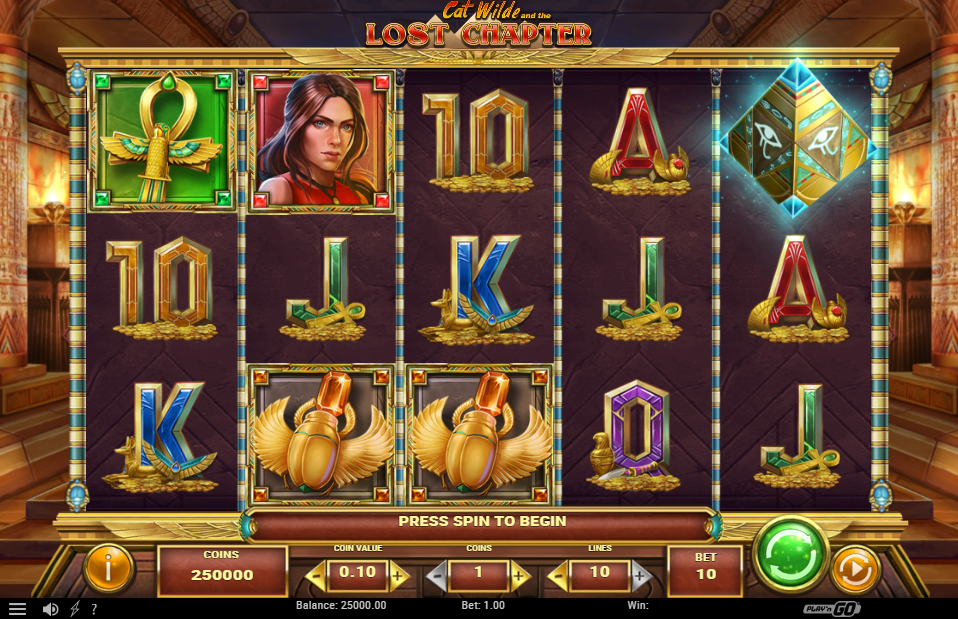Open help with the question mark
The width and height of the screenshot is (958, 619).
[x=94, y=608]
